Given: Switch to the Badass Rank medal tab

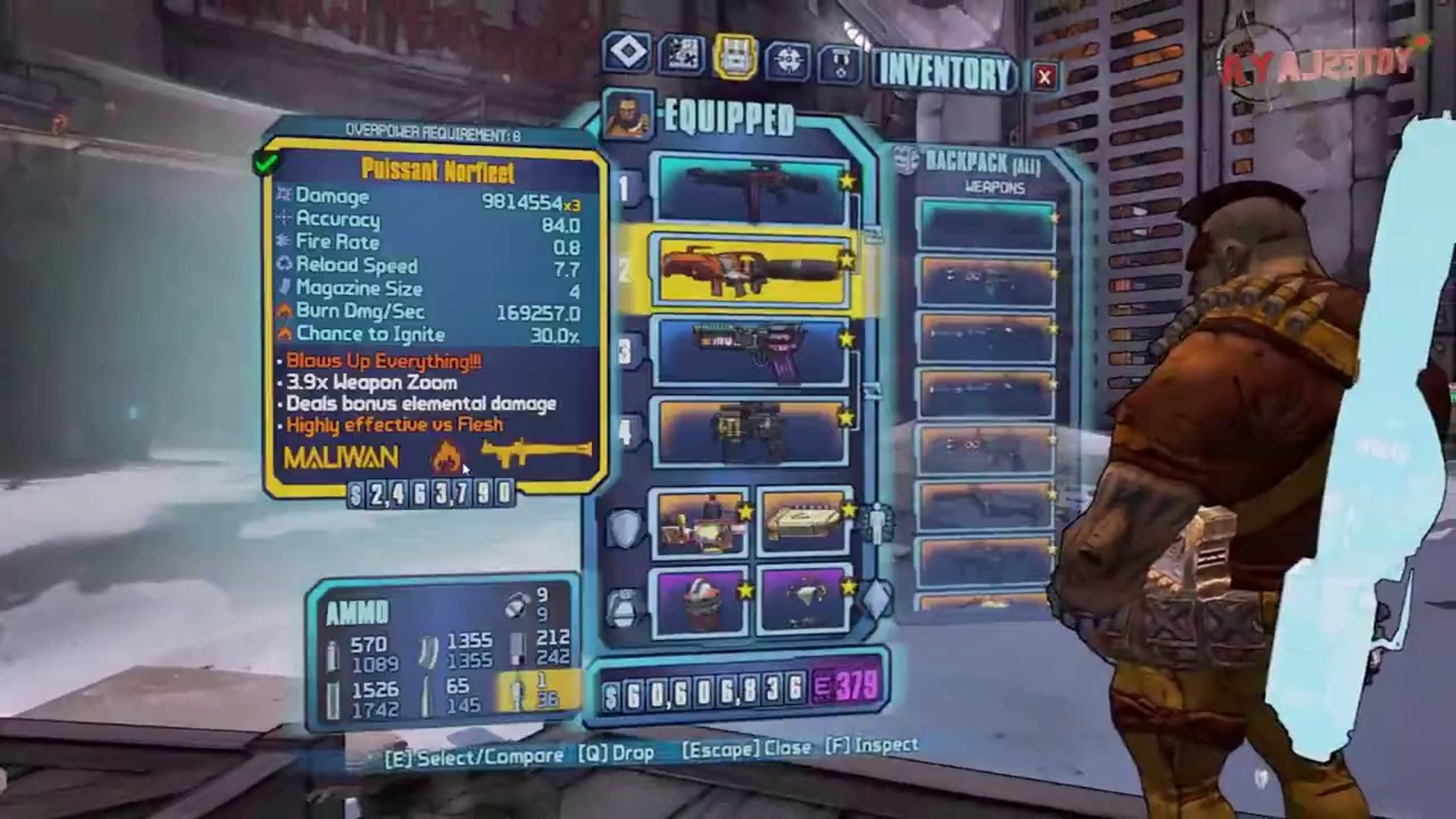Looking at the screenshot, I should pos(841,63).
